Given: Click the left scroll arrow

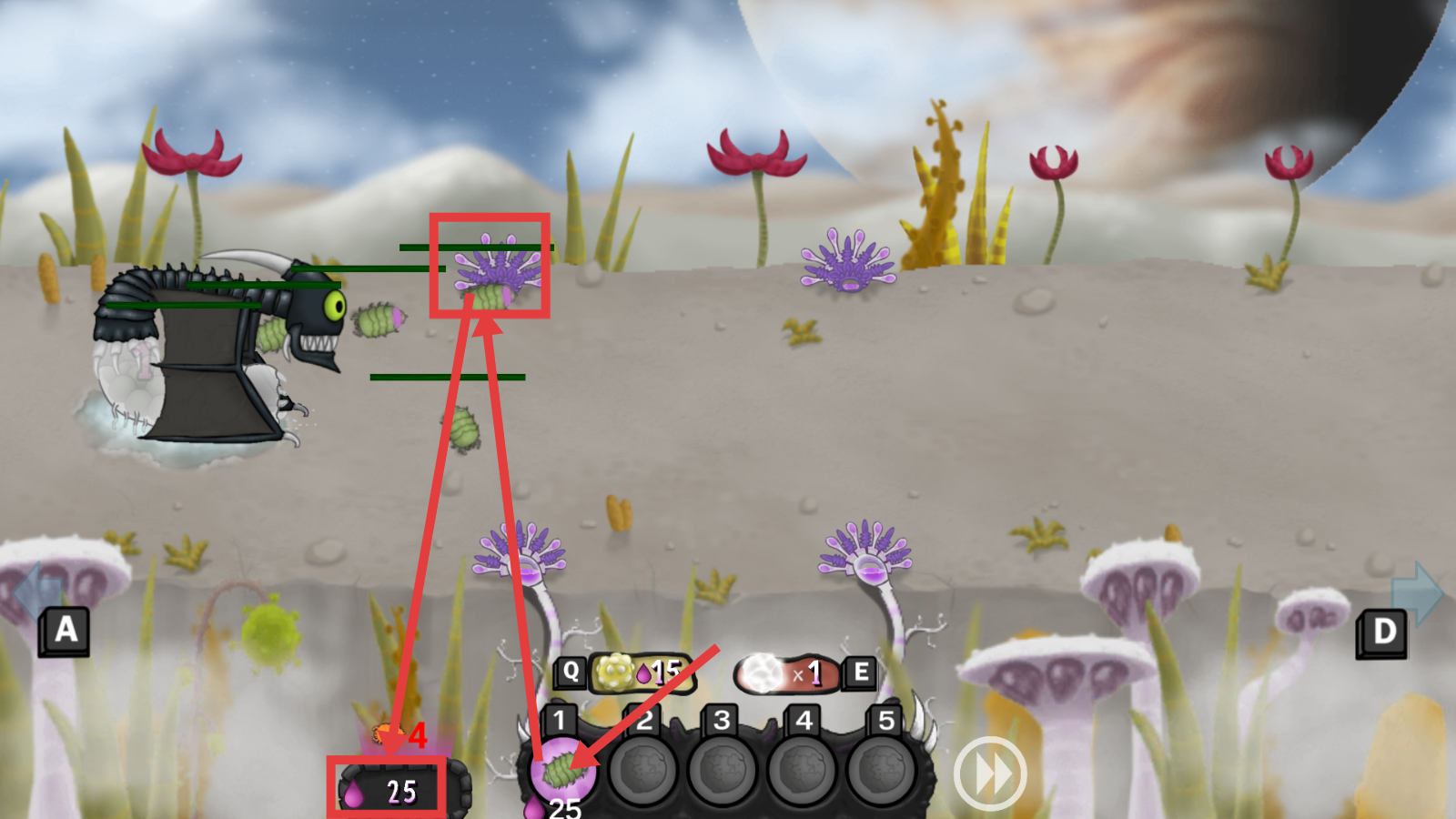Looking at the screenshot, I should (x=35, y=592).
